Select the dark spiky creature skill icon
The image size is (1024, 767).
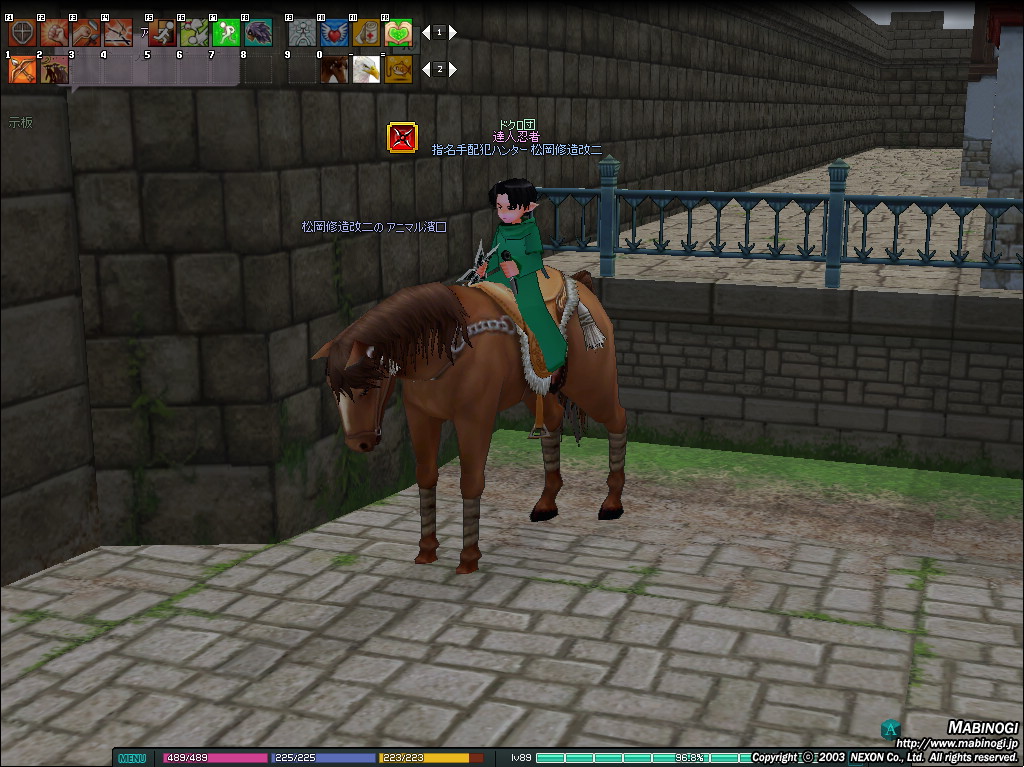point(258,32)
